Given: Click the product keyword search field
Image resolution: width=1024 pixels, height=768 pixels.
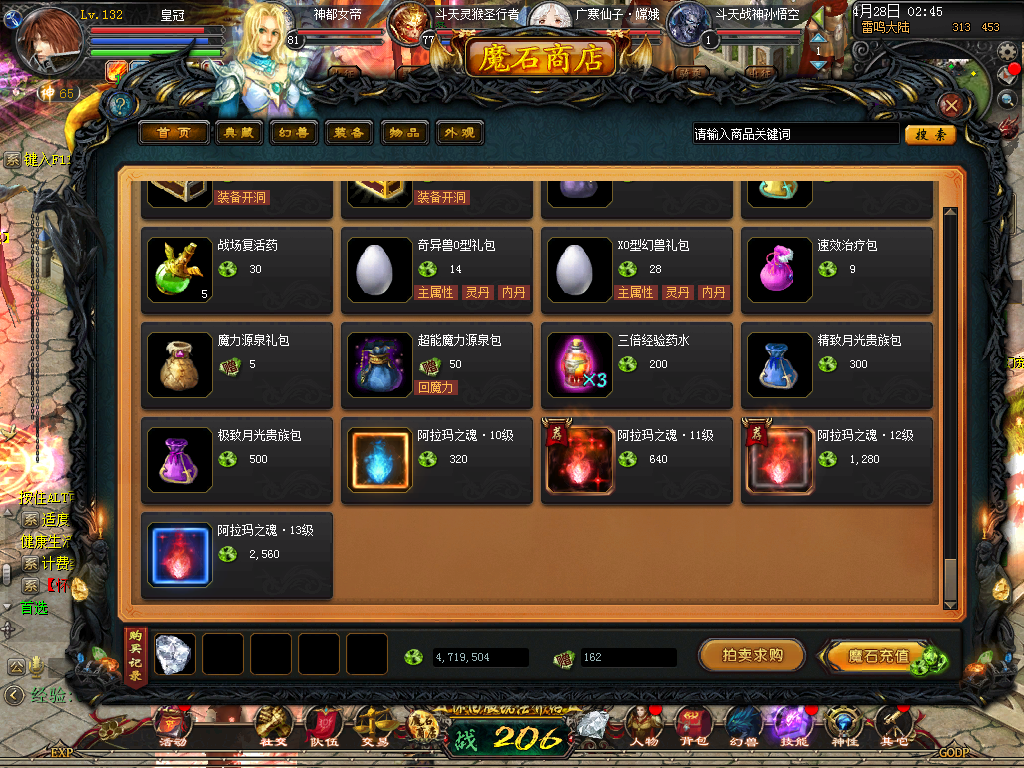Looking at the screenshot, I should (x=795, y=134).
